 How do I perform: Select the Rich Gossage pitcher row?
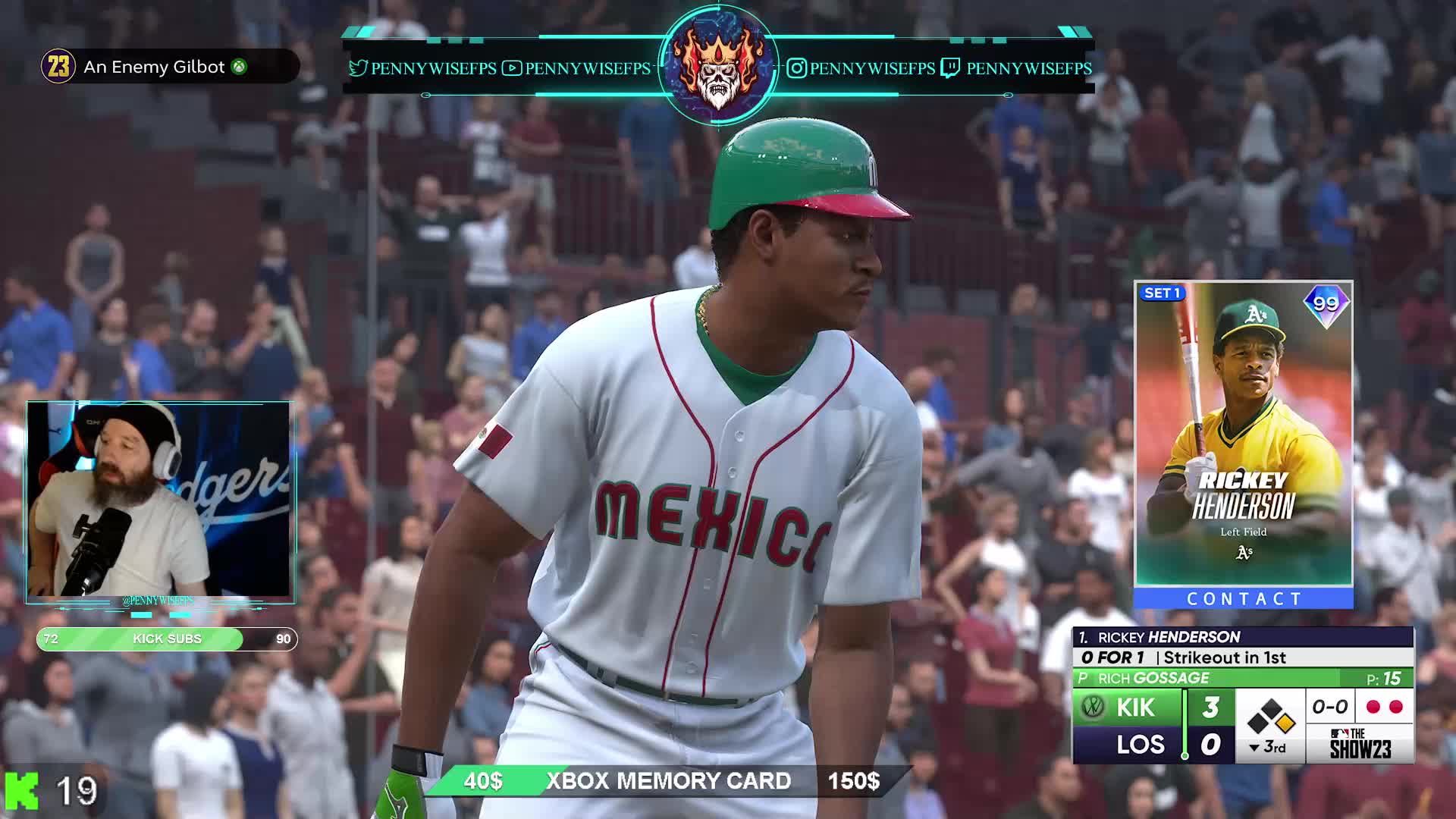[x=1242, y=678]
